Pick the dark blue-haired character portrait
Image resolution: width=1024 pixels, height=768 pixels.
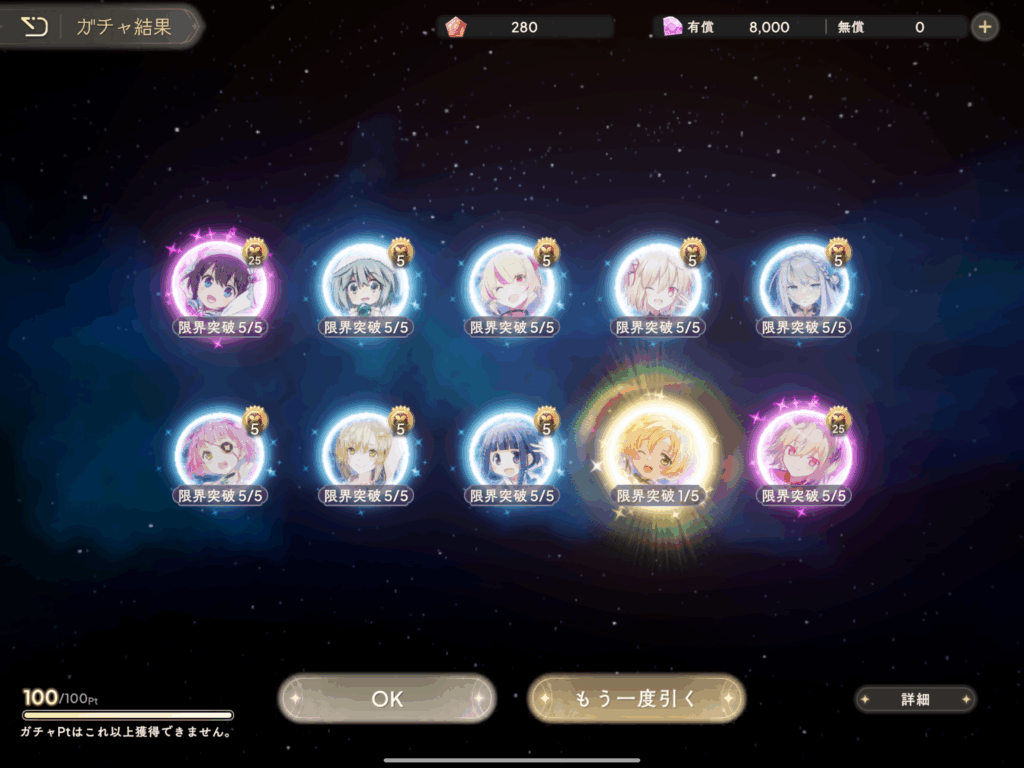coord(512,454)
